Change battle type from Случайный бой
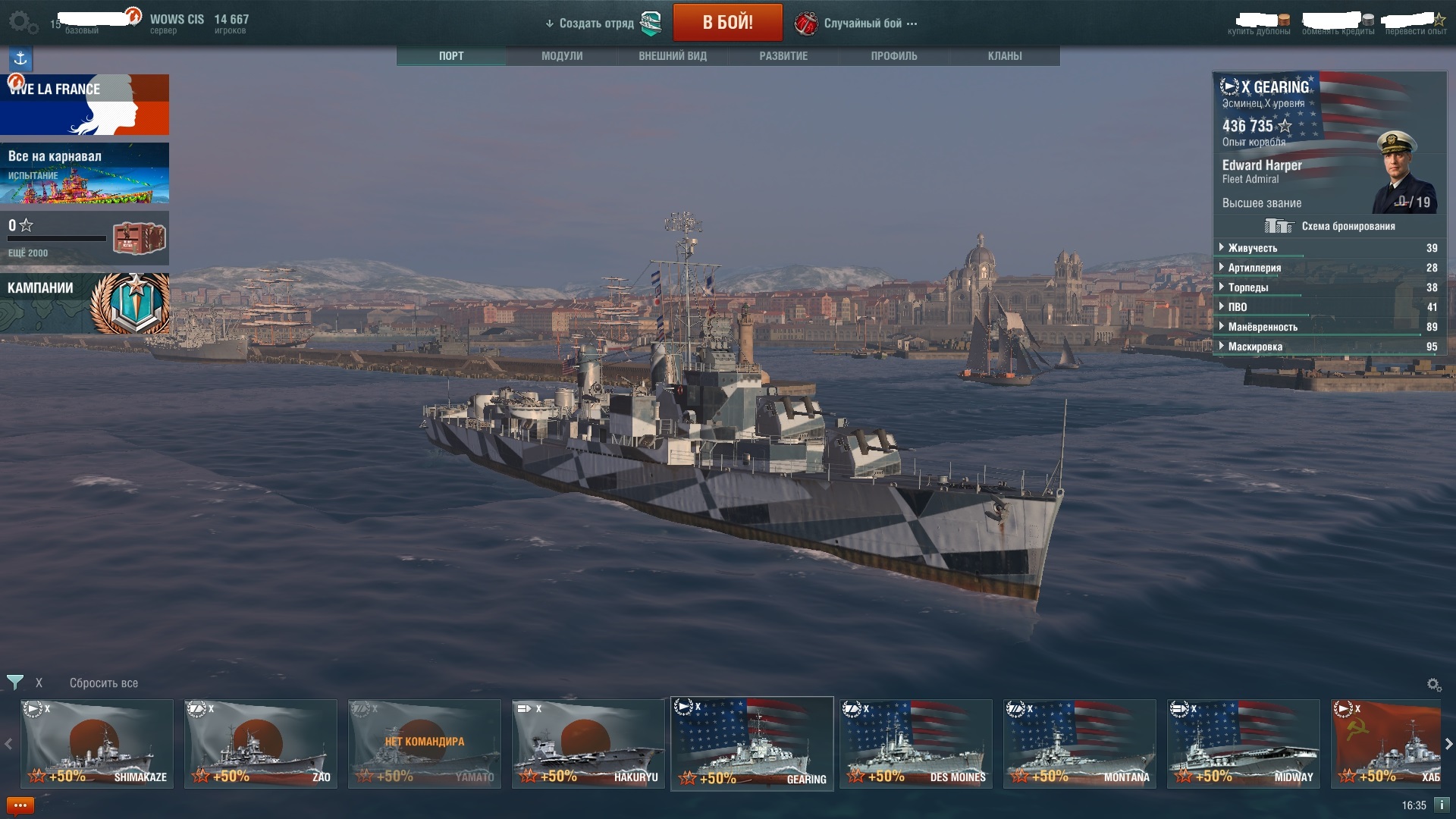 coord(862,24)
